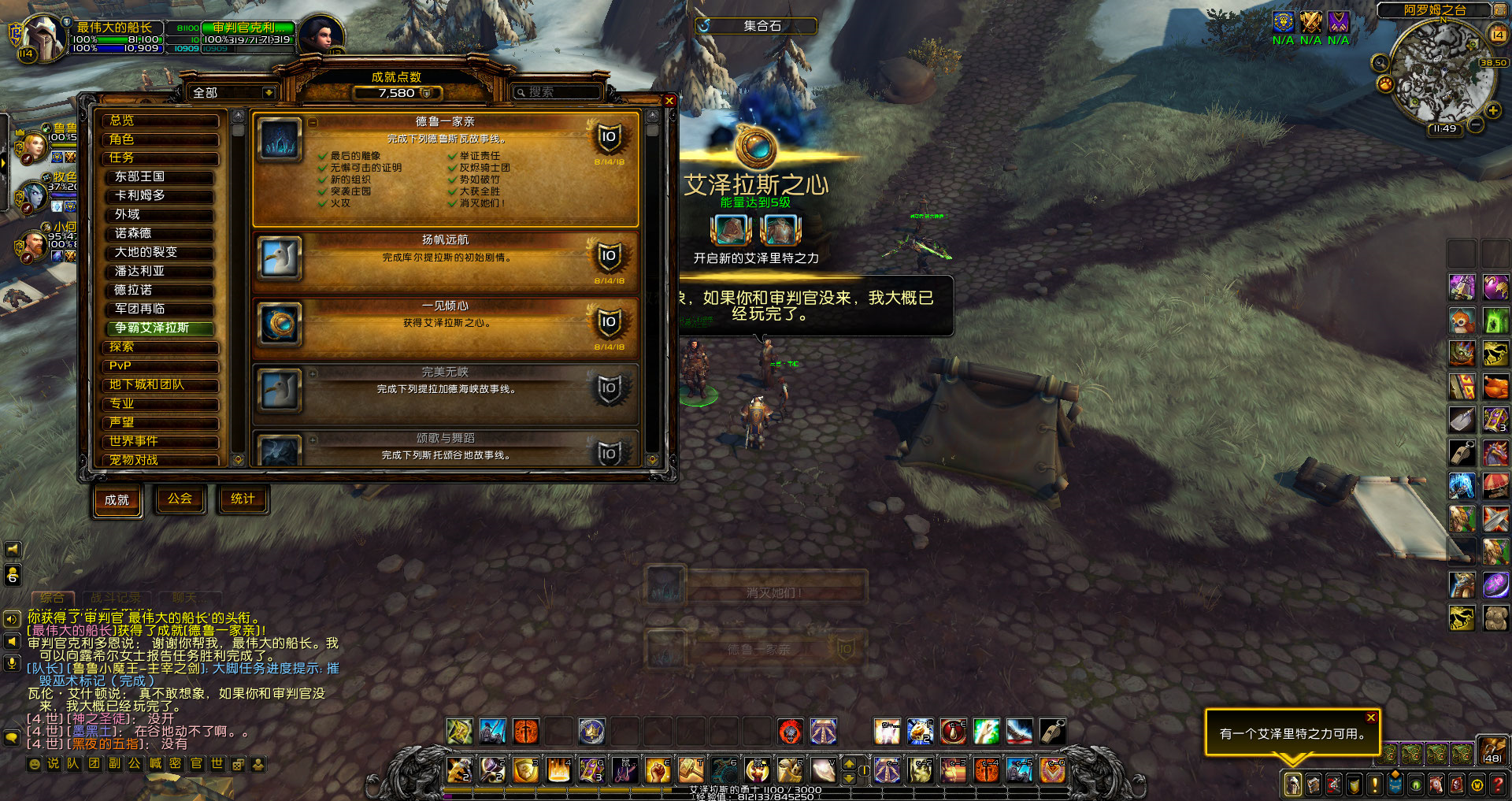Image resolution: width=1512 pixels, height=801 pixels.
Task: Open the 集合石 panel
Action: coord(756,26)
